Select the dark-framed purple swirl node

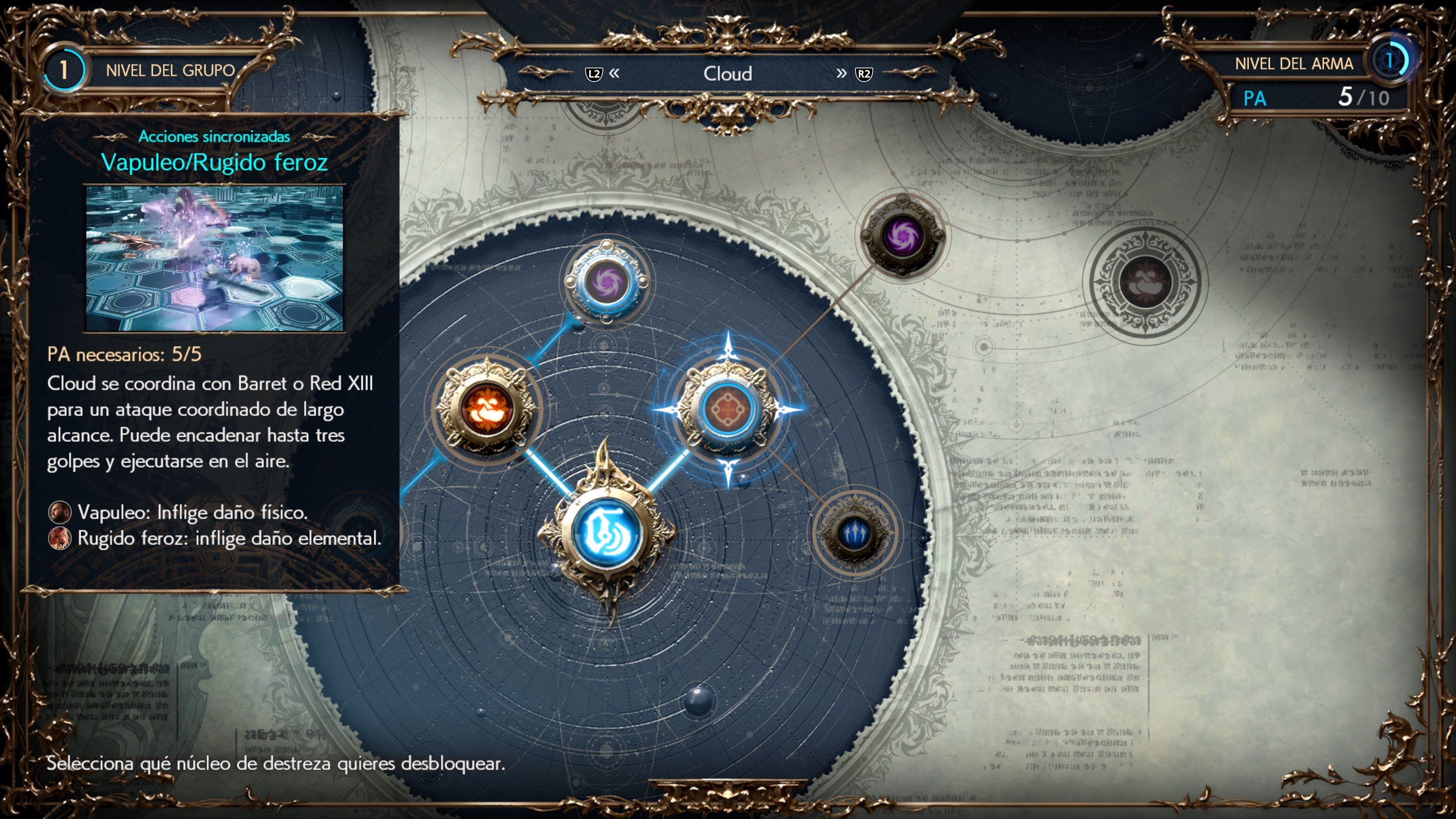point(902,236)
